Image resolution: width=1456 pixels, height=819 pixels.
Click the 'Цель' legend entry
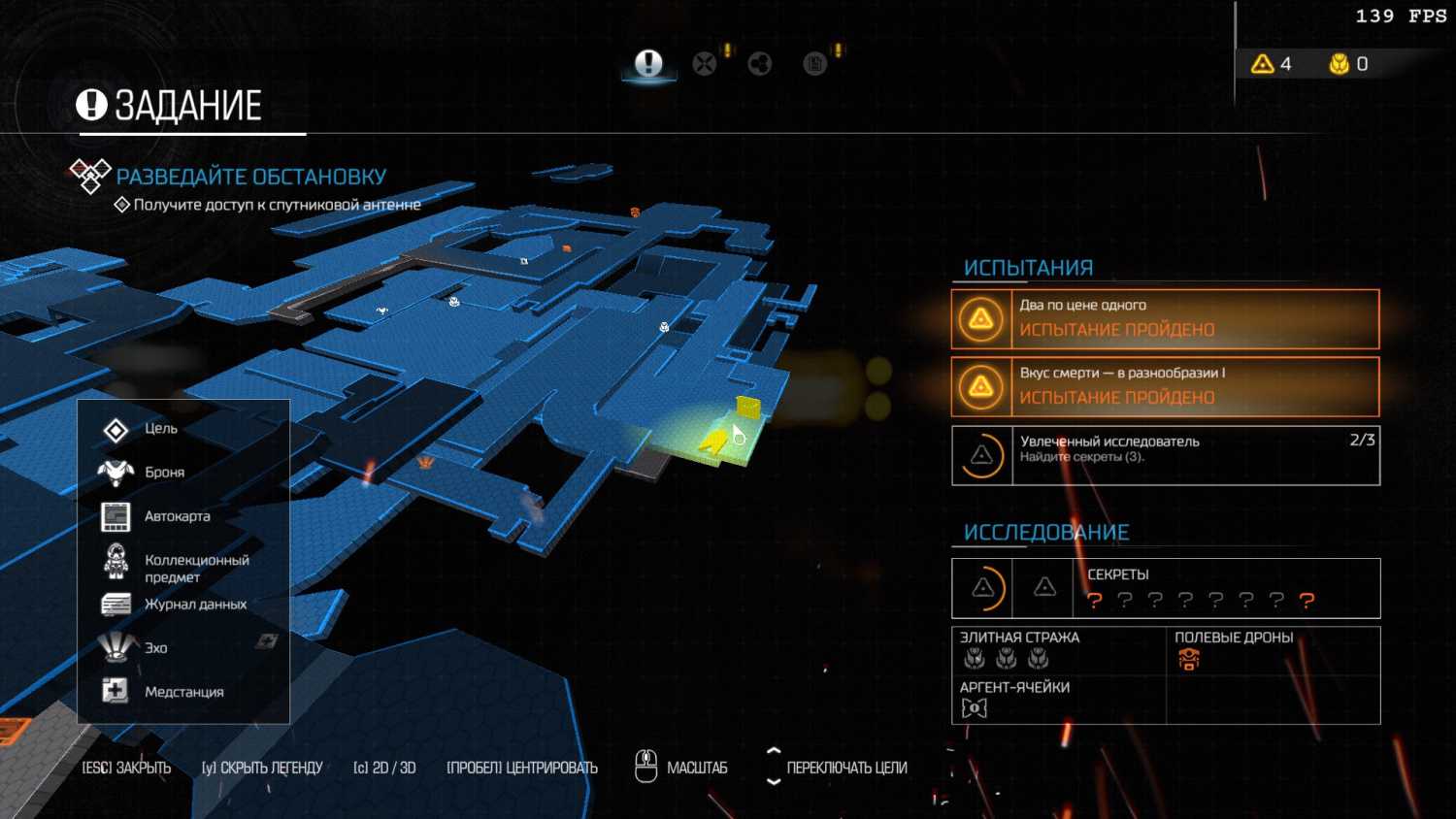(x=161, y=429)
